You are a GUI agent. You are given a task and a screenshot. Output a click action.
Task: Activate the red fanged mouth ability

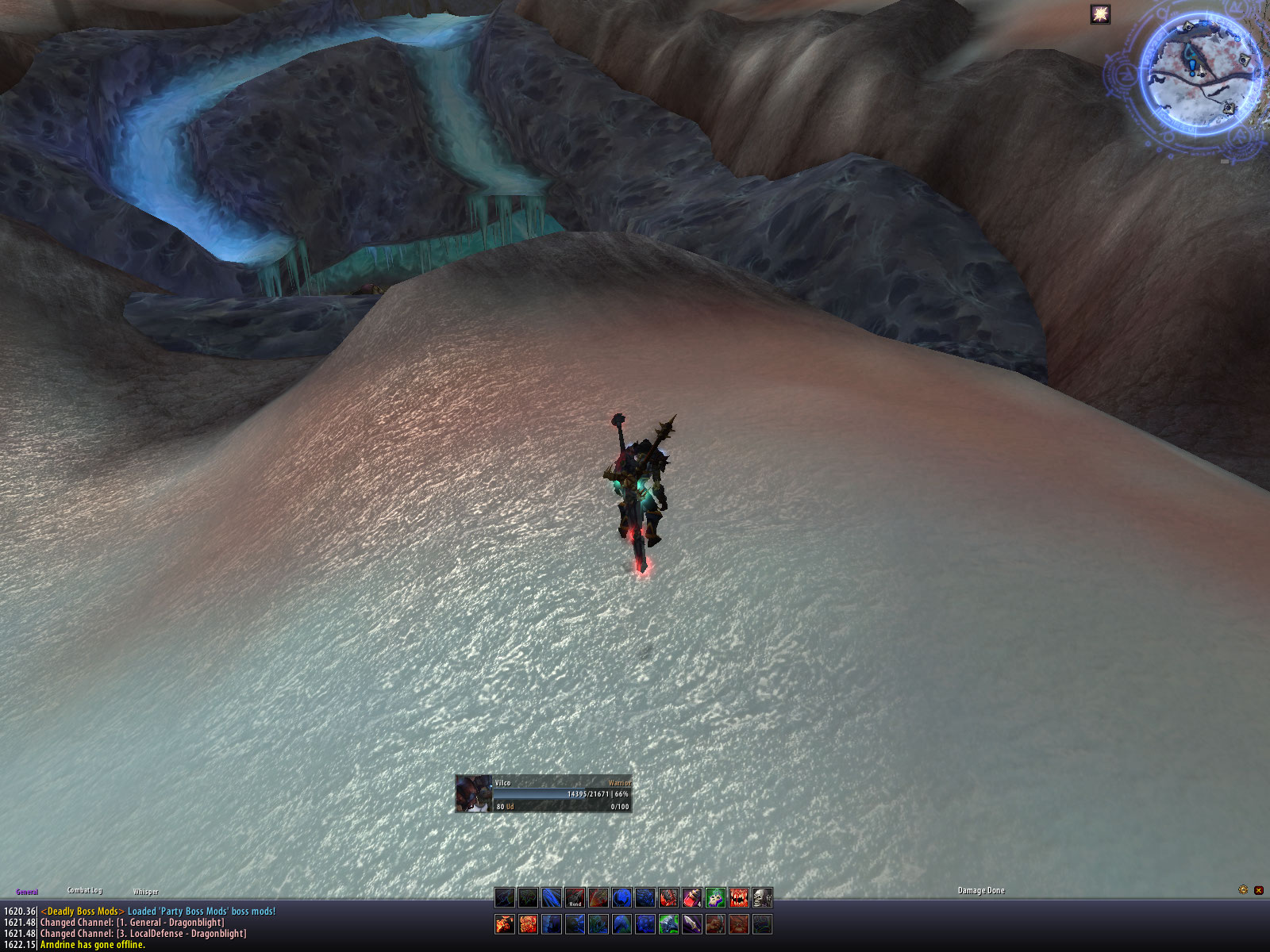click(739, 897)
